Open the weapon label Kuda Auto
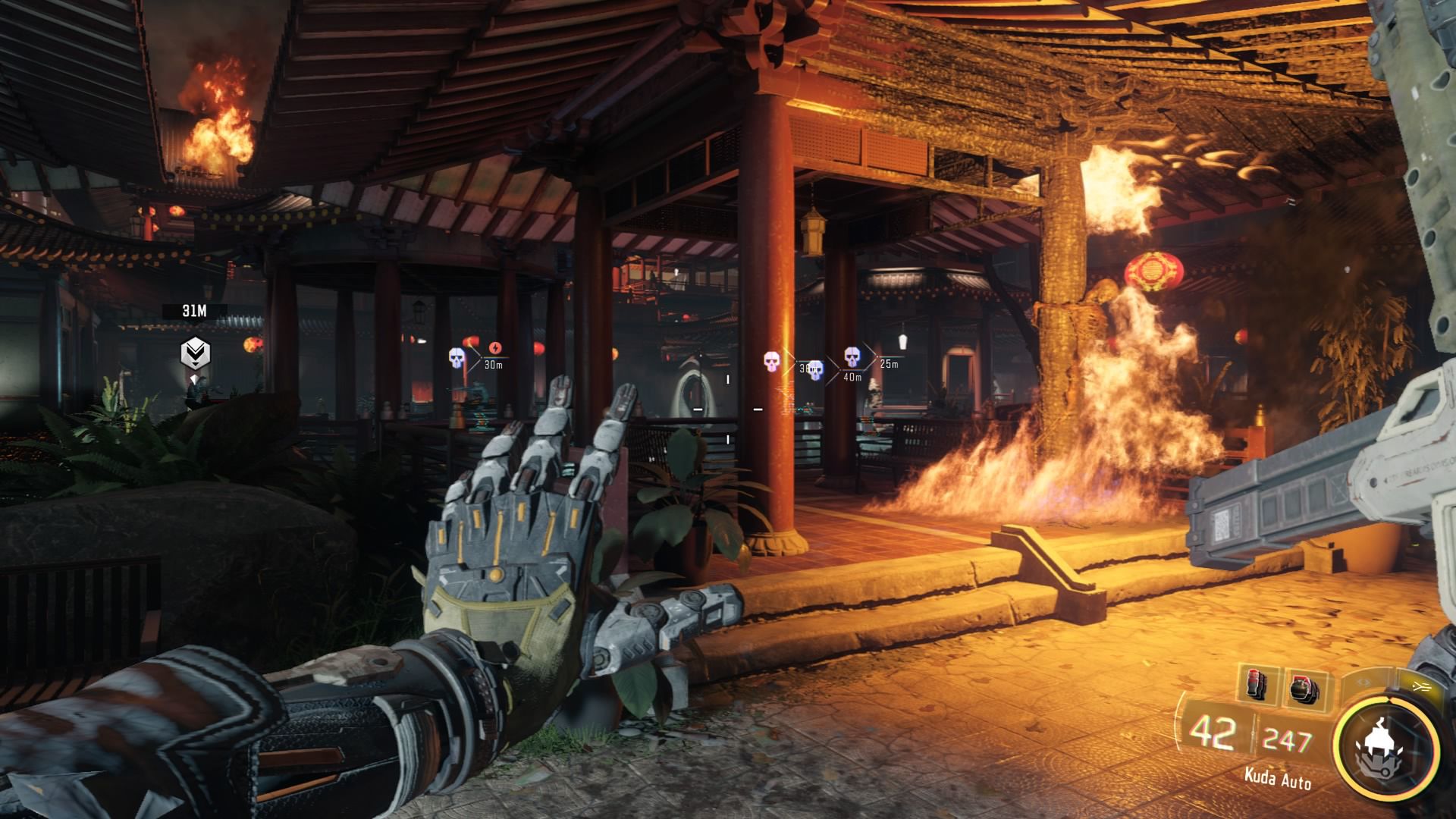Image resolution: width=1456 pixels, height=819 pixels. [1278, 778]
